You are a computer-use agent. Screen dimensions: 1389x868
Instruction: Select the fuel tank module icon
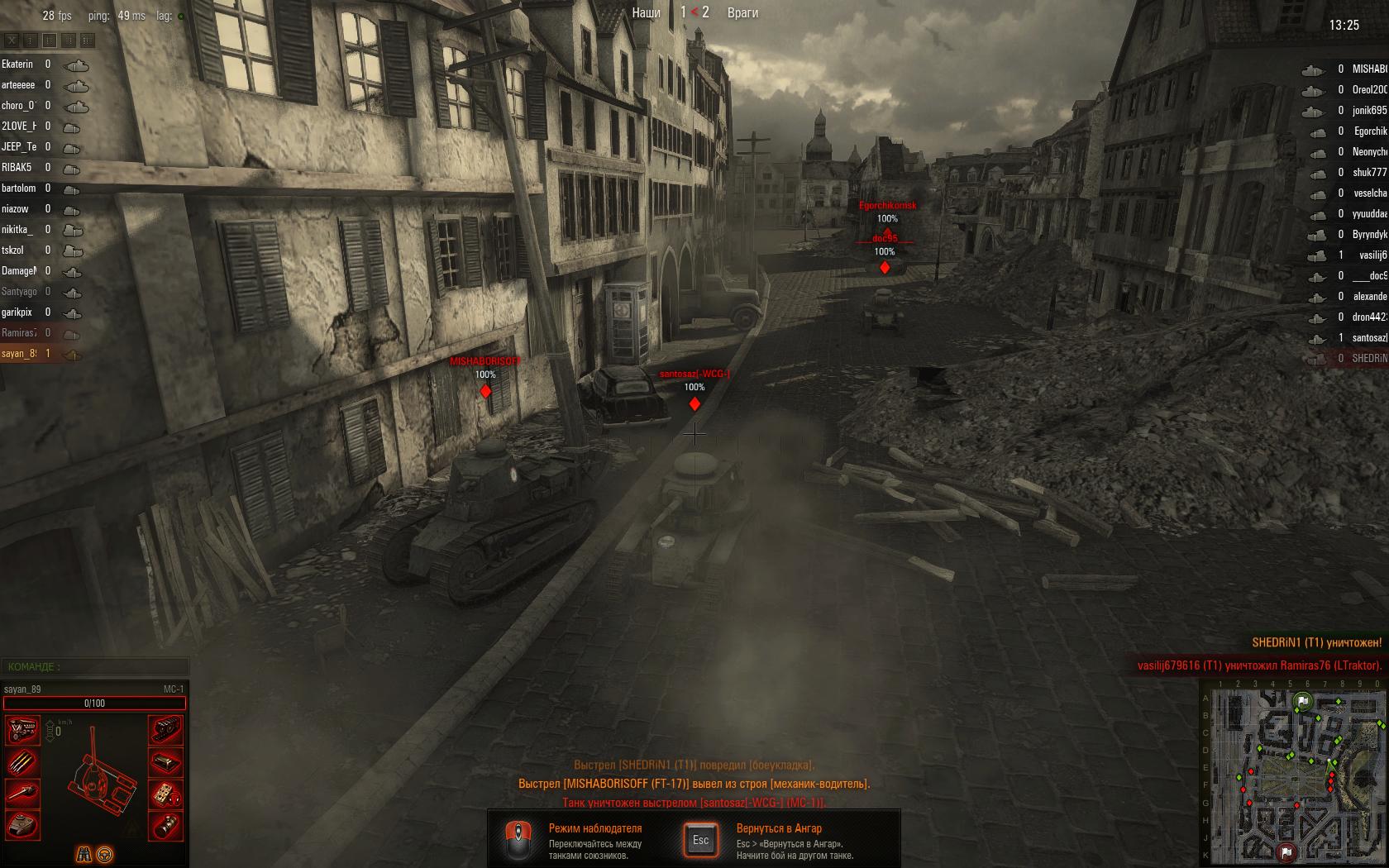(x=166, y=761)
